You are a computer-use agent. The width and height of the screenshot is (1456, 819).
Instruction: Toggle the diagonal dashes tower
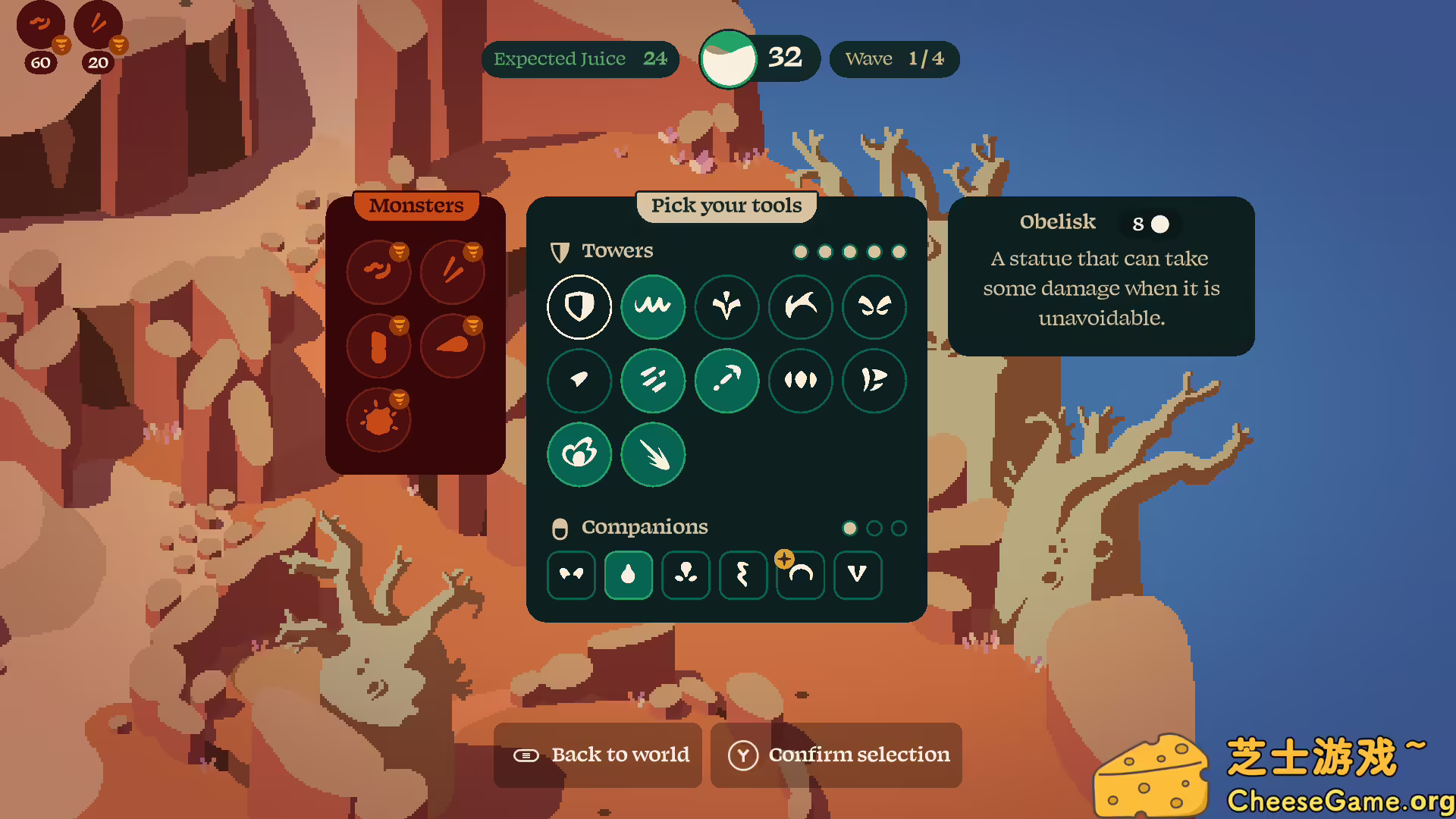[653, 380]
